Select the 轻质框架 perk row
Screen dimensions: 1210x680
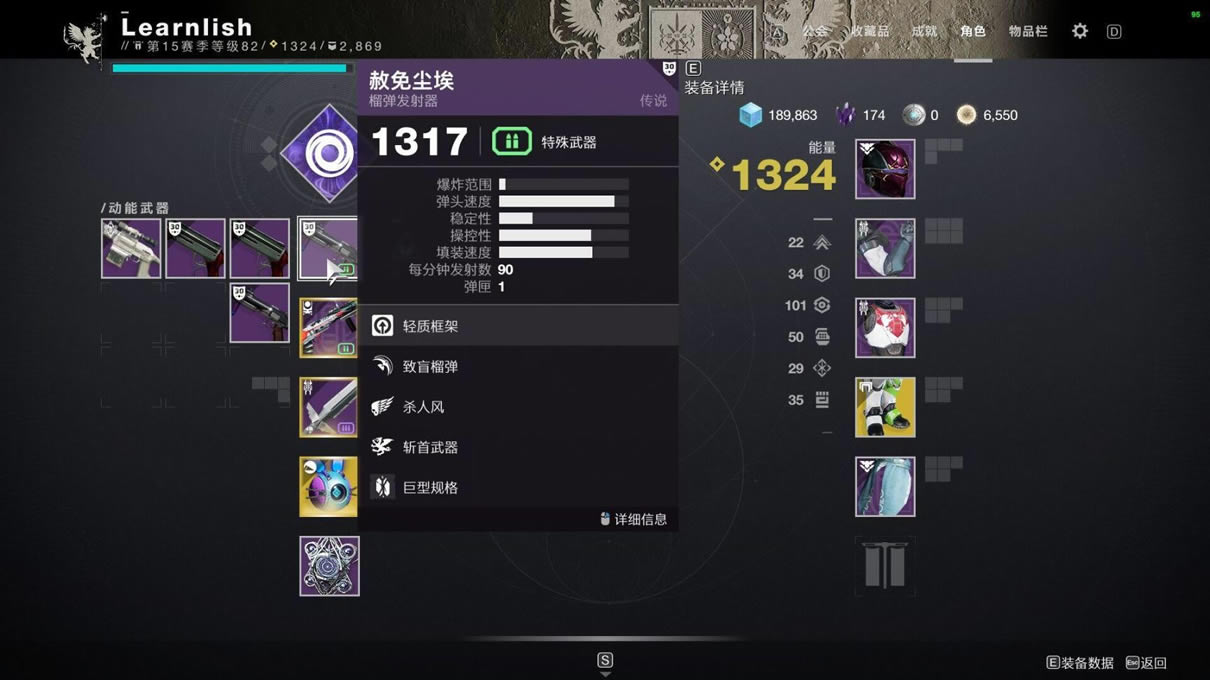point(518,326)
